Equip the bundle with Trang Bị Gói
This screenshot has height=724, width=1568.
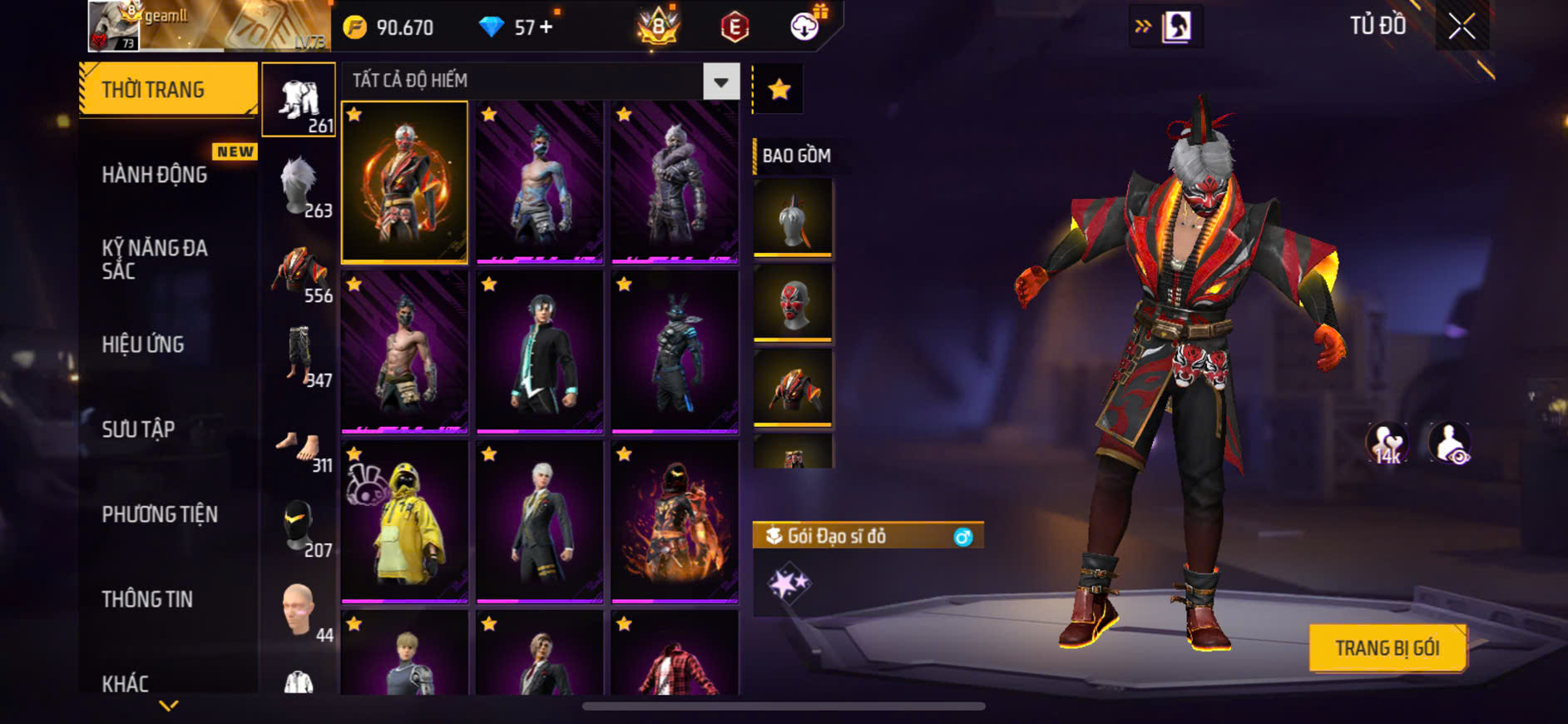pos(1387,647)
